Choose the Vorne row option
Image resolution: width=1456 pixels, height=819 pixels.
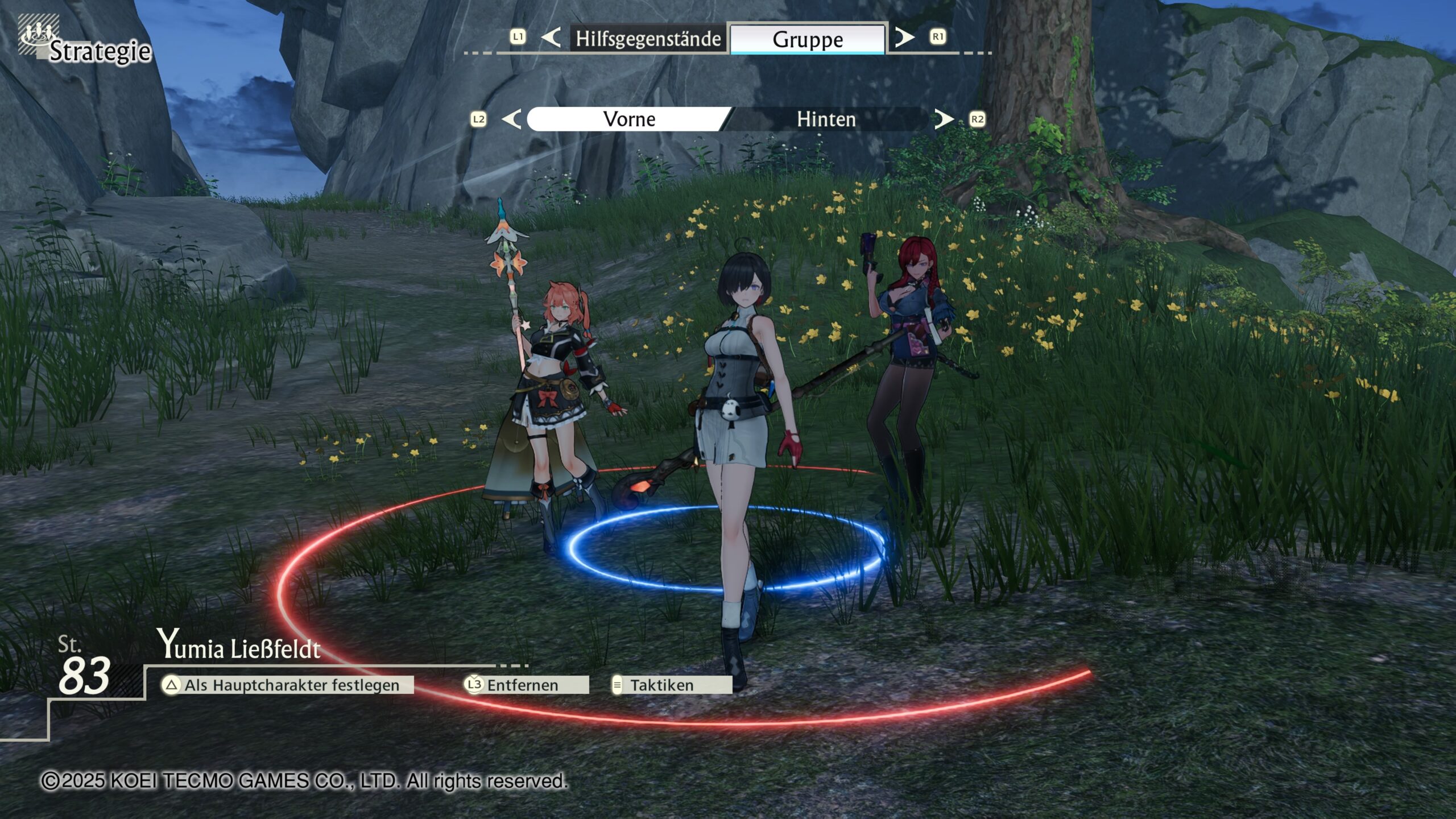pos(628,119)
